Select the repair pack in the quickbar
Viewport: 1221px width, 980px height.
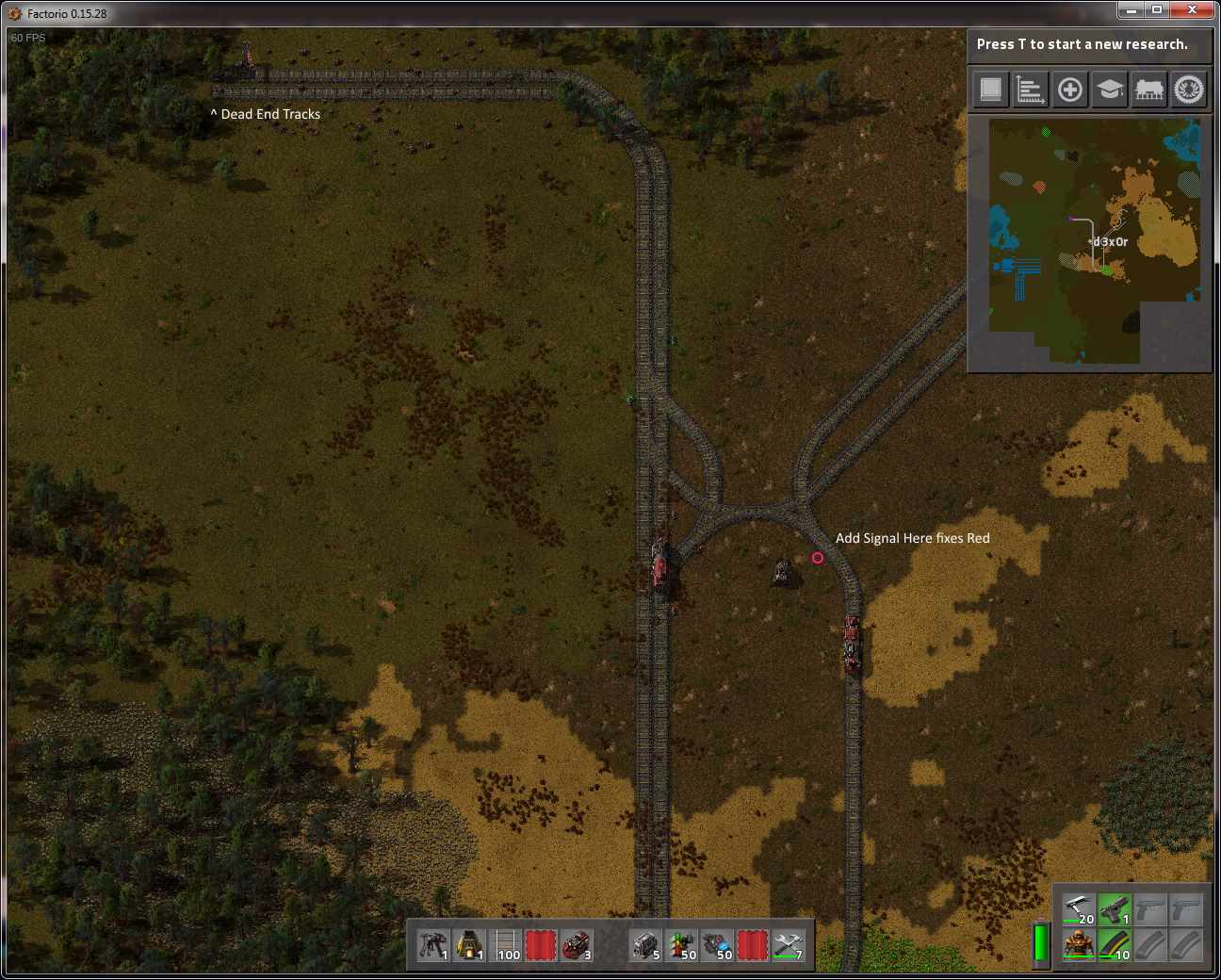tap(789, 944)
